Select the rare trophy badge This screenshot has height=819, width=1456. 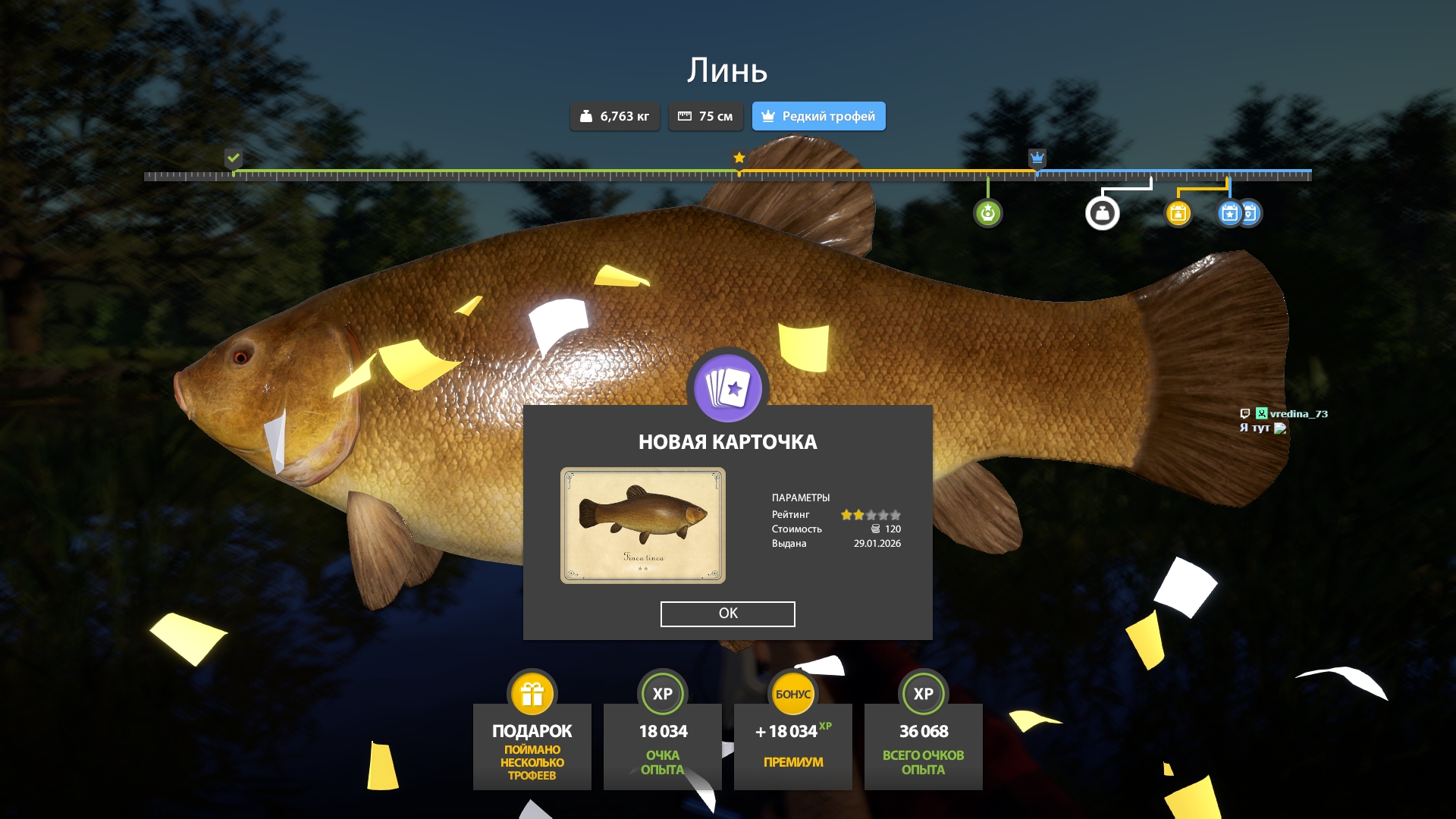pyautogui.click(x=818, y=116)
